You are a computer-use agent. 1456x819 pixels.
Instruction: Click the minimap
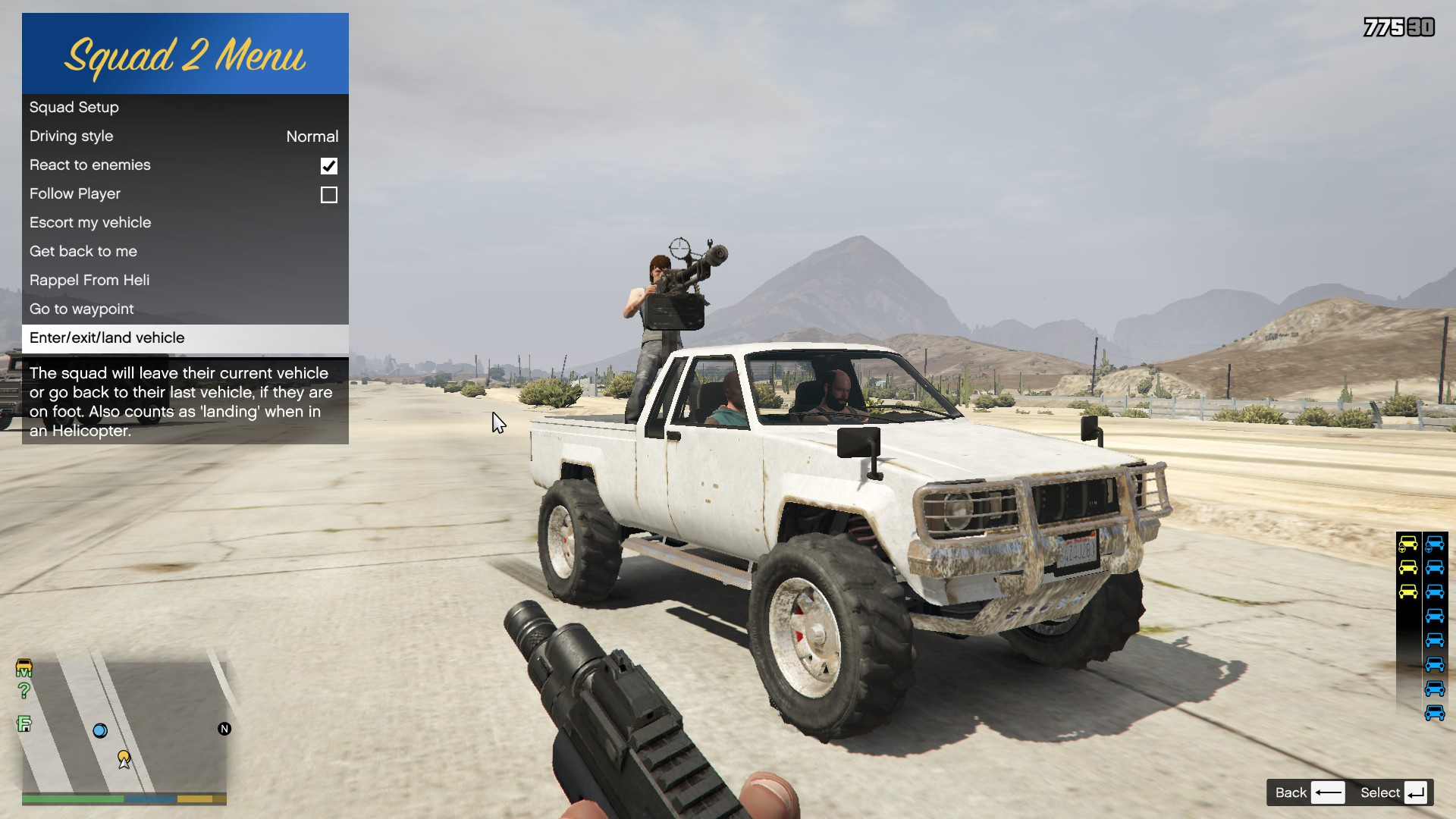(x=124, y=724)
